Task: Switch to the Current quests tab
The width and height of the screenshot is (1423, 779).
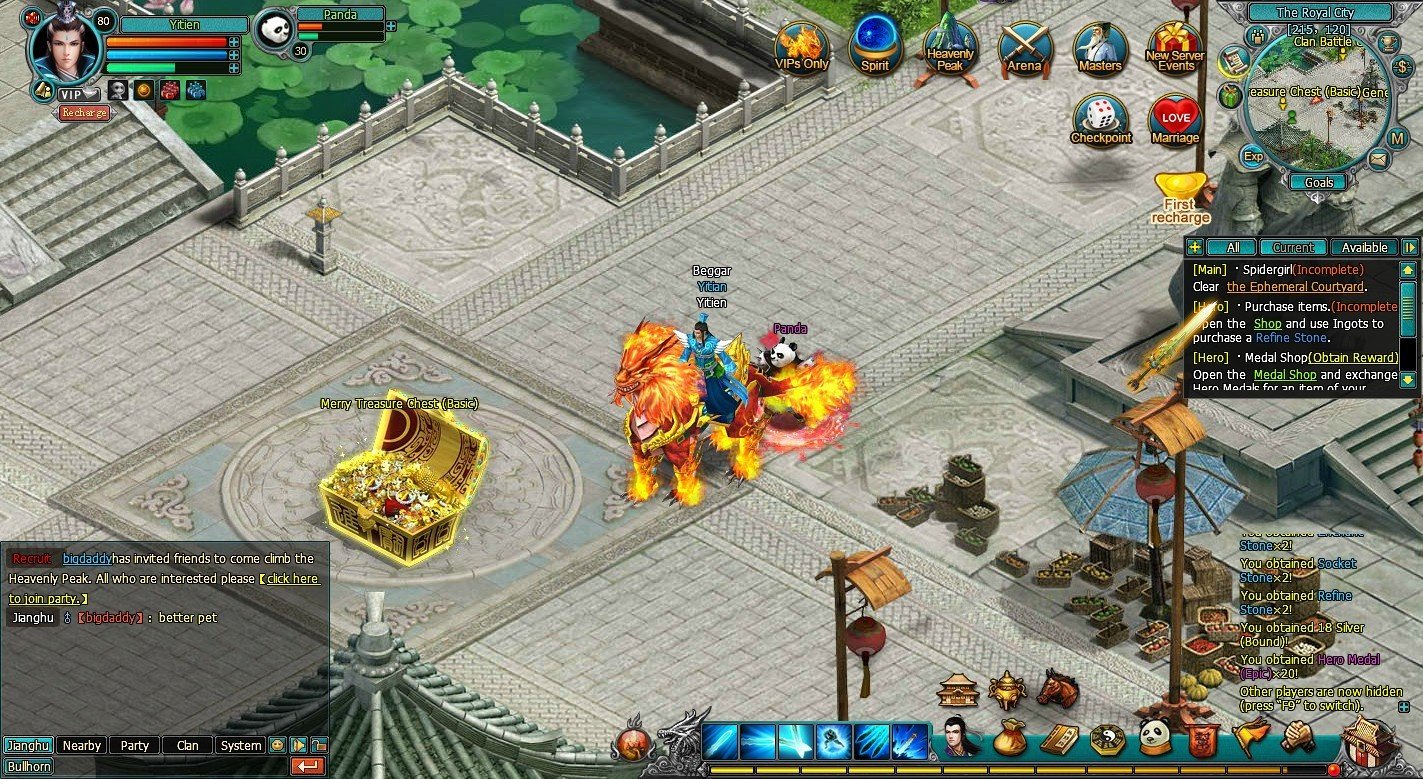Action: pos(1296,247)
